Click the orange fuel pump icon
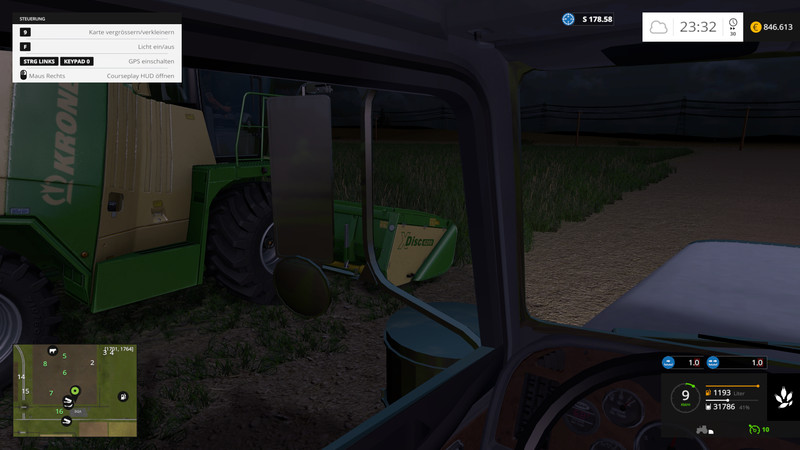The width and height of the screenshot is (800, 450). pyautogui.click(x=710, y=393)
